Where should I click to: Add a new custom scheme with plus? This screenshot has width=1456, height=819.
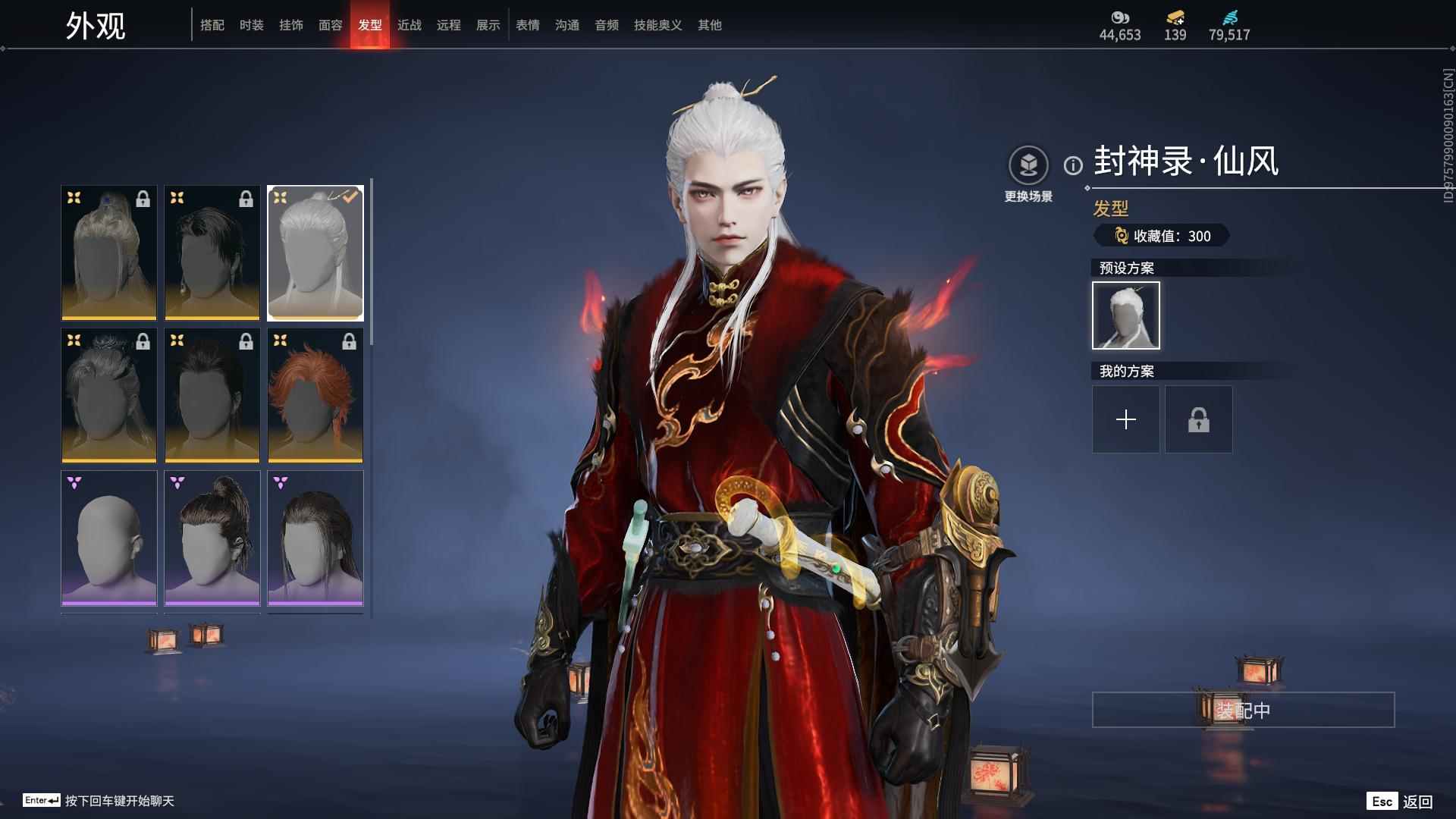[x=1125, y=419]
